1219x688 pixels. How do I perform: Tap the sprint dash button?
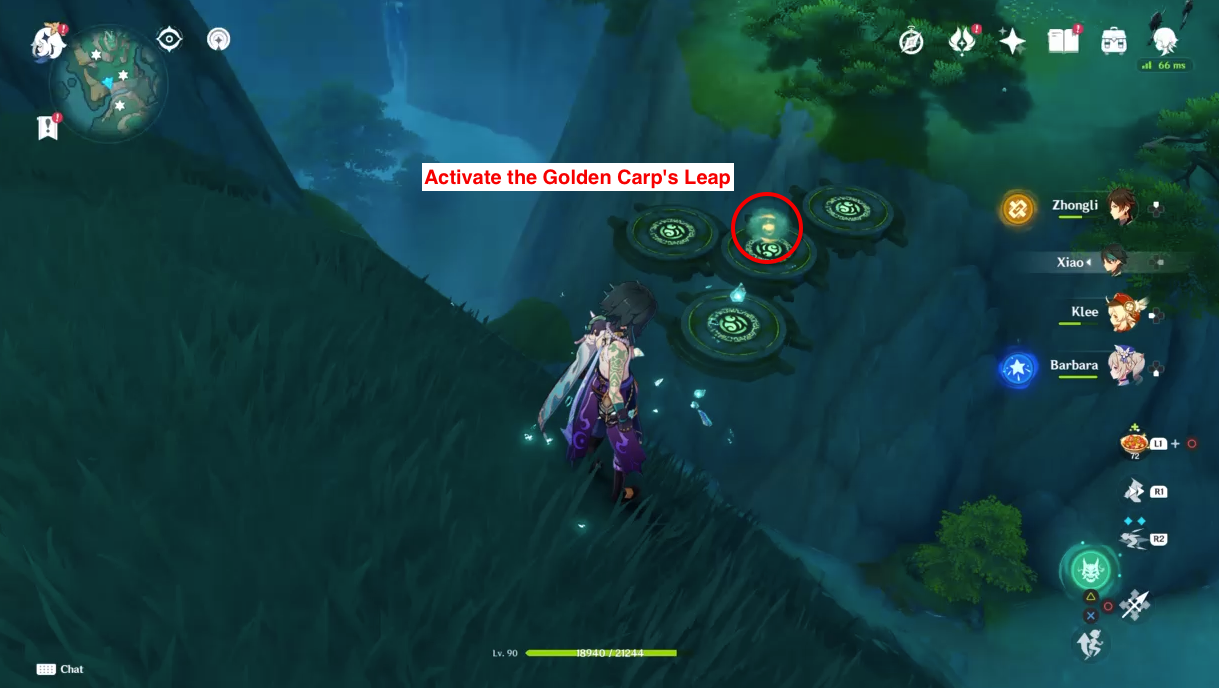(x=1090, y=644)
